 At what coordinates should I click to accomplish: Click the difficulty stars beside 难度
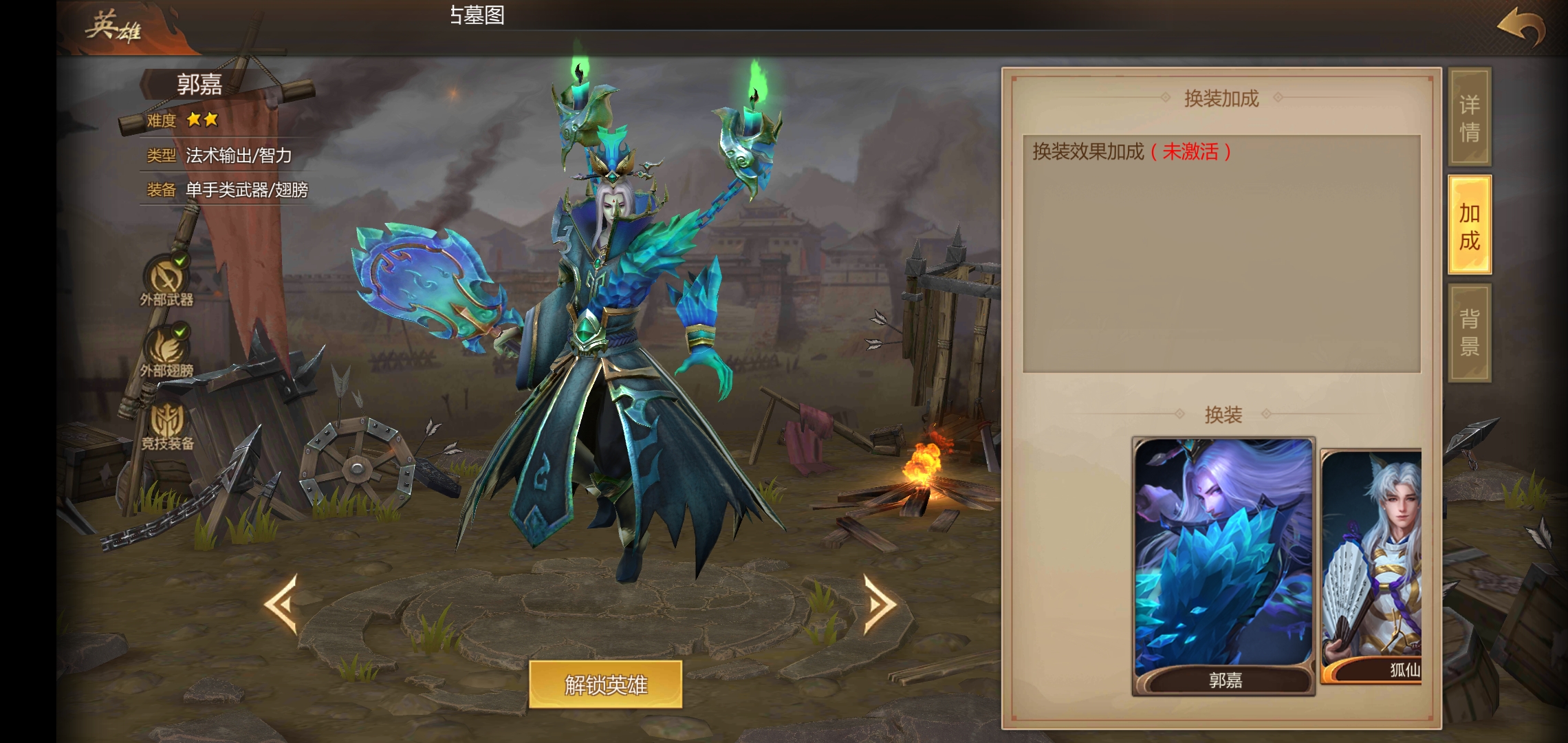click(202, 120)
